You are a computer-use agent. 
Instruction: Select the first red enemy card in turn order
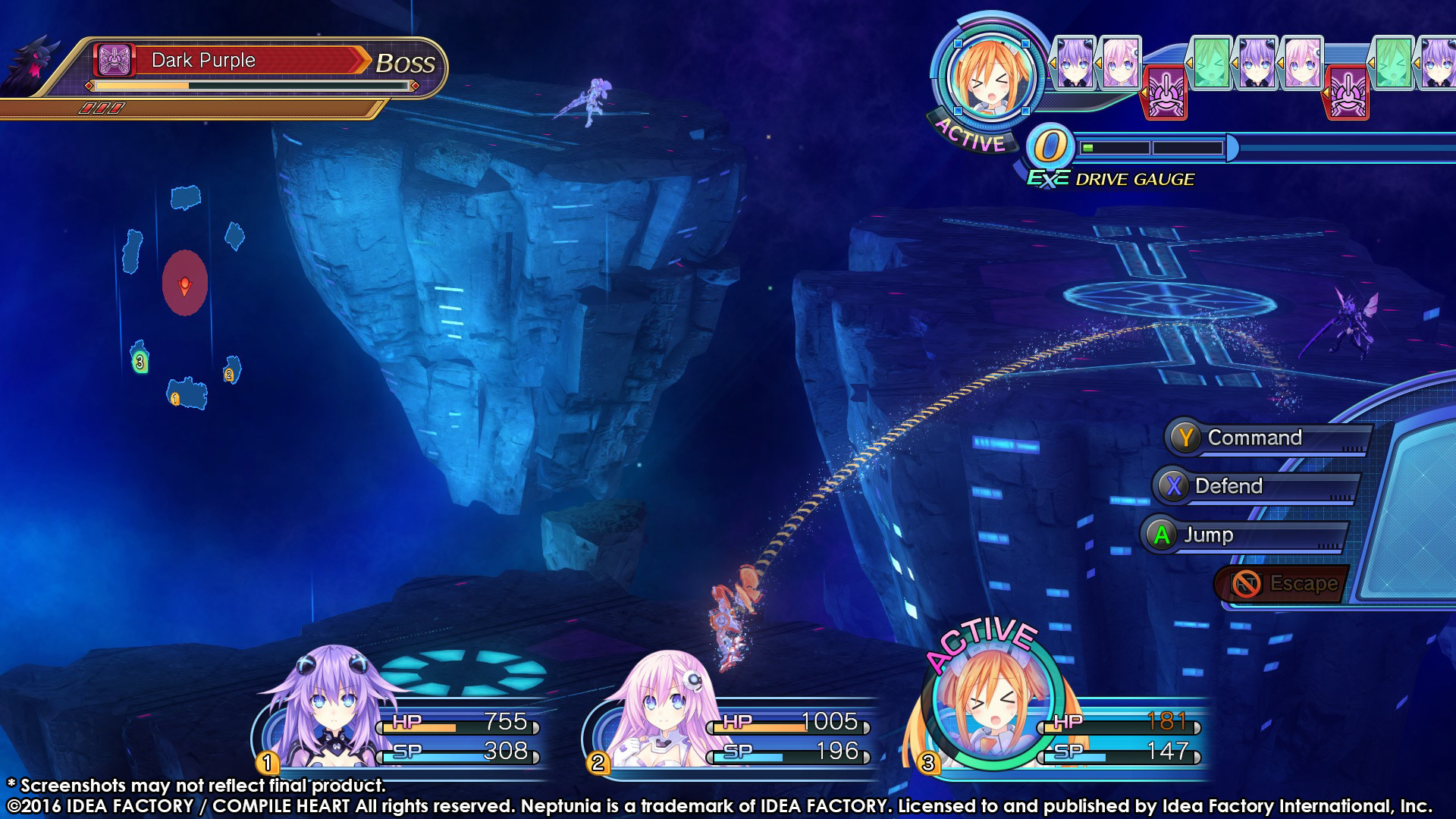click(1165, 93)
